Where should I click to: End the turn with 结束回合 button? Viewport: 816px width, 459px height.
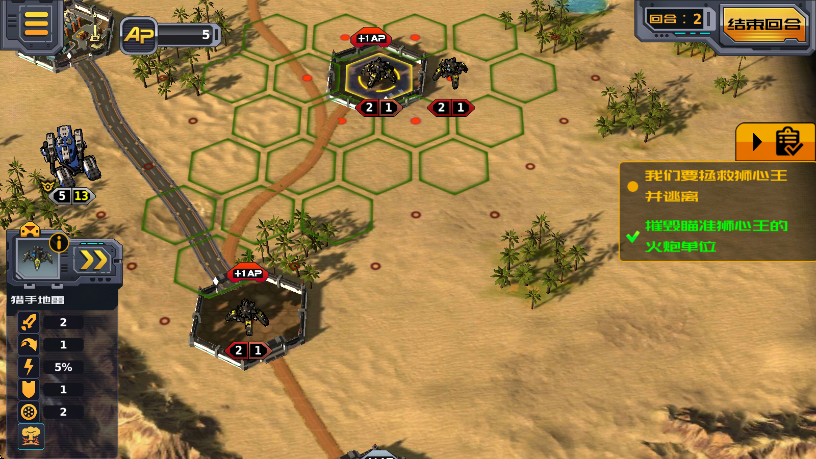765,23
